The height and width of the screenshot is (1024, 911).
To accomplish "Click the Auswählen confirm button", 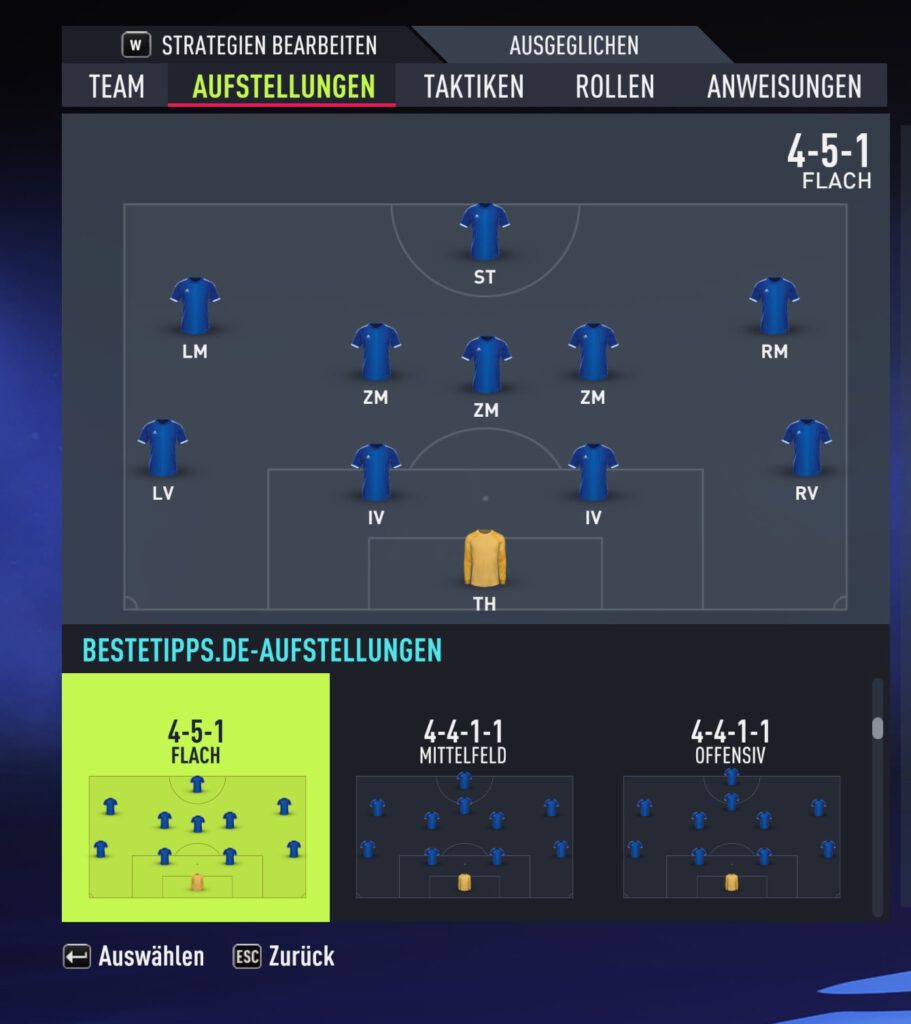I will (x=134, y=956).
